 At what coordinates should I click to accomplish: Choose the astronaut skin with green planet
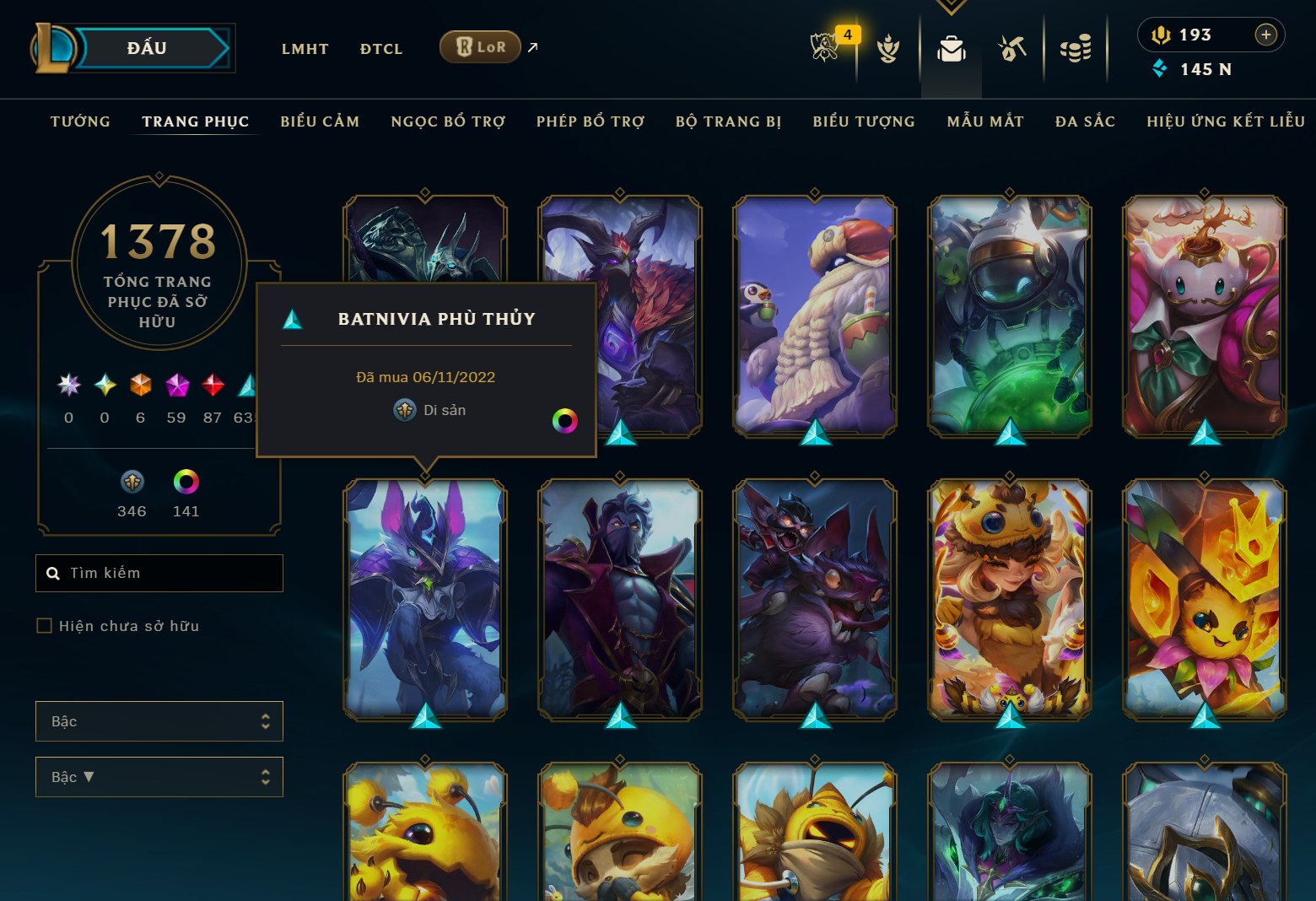pos(1010,316)
